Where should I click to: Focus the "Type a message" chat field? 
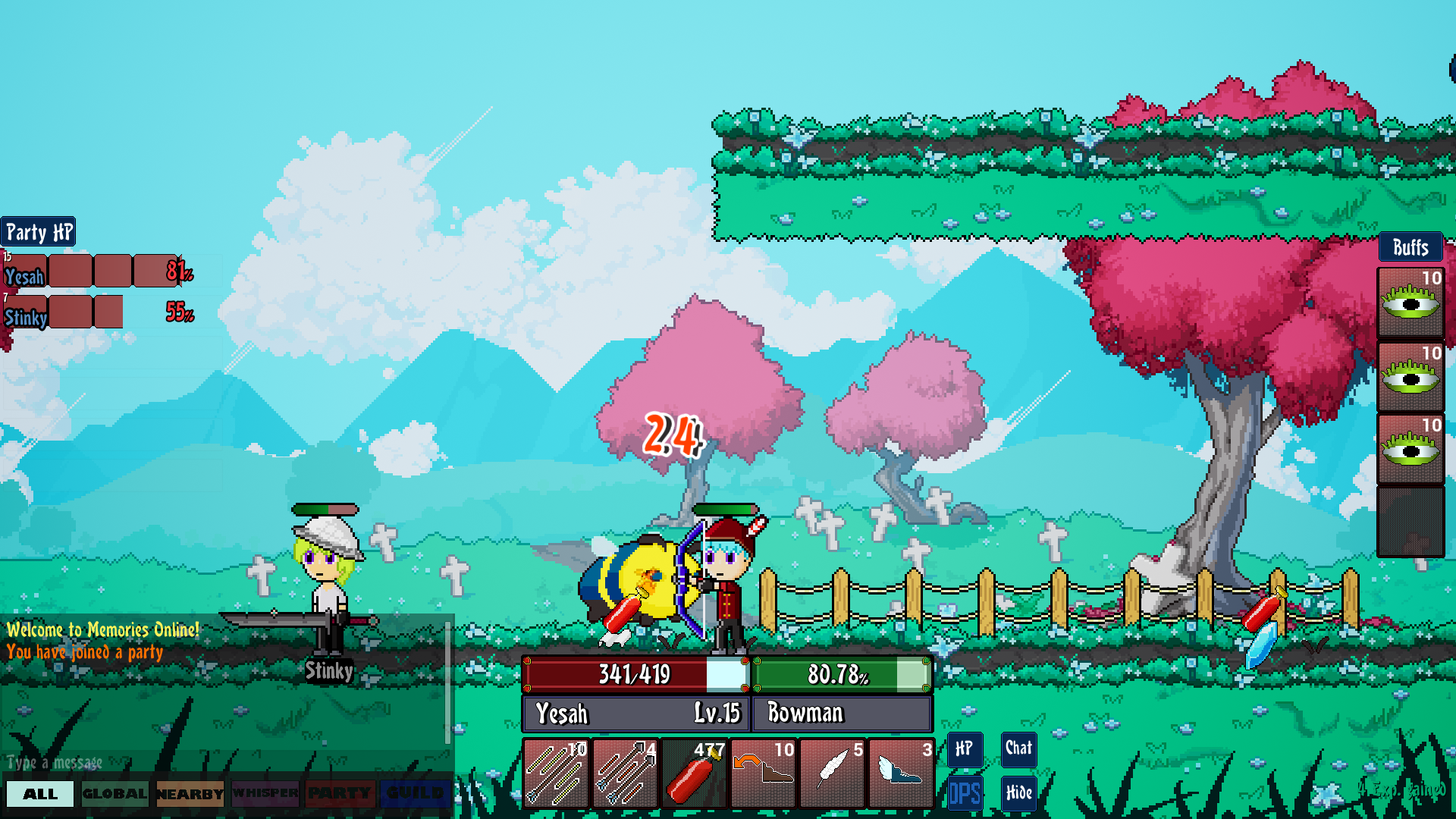[x=220, y=762]
